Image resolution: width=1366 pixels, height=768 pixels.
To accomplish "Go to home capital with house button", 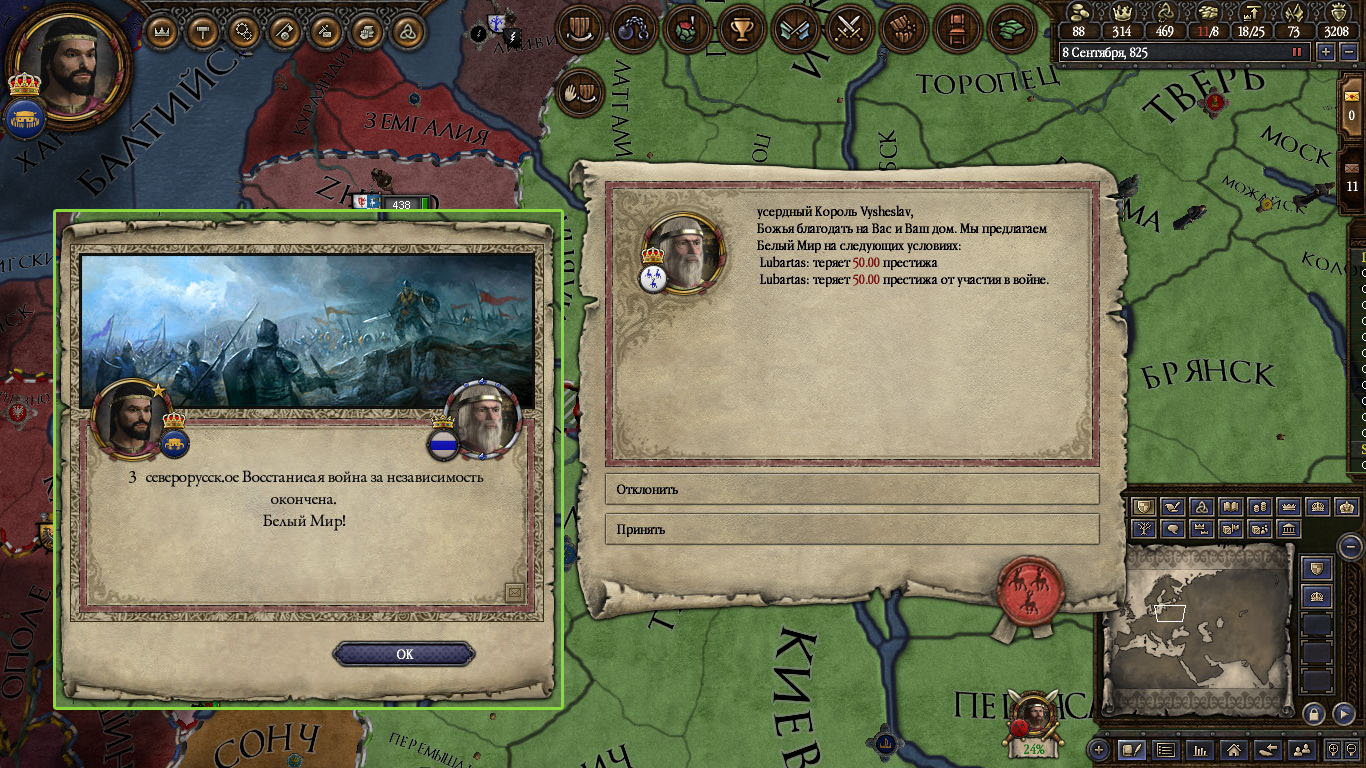I will click(1234, 749).
